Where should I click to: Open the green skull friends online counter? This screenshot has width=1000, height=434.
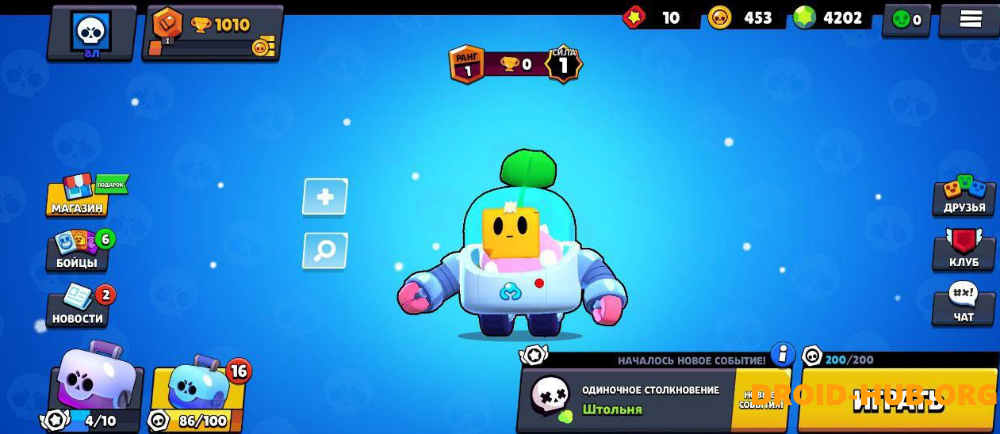(907, 19)
